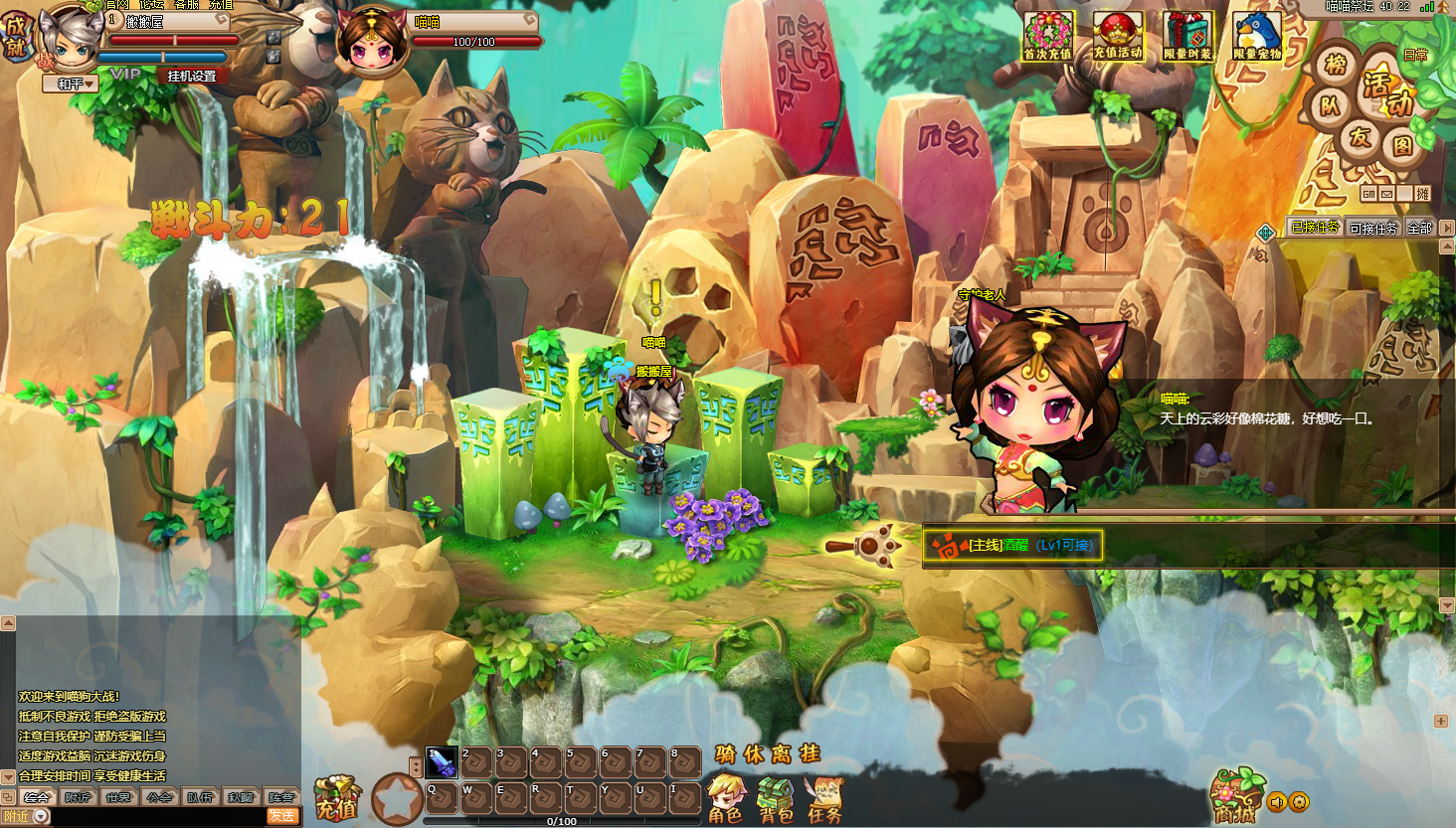Open the 限量时装 limited costume gift box

coord(1187,37)
